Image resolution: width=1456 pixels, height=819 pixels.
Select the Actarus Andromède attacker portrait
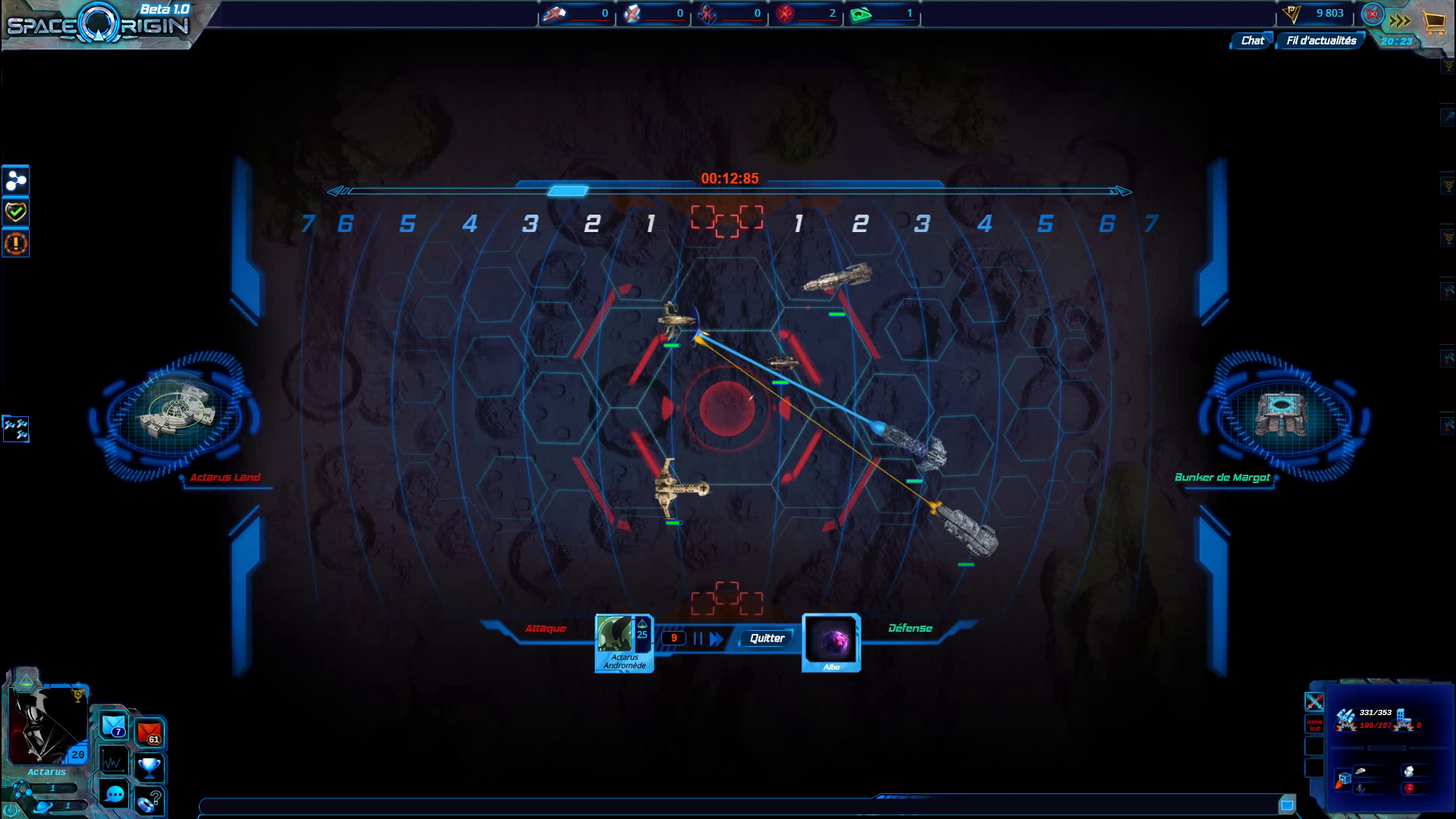pyautogui.click(x=623, y=642)
